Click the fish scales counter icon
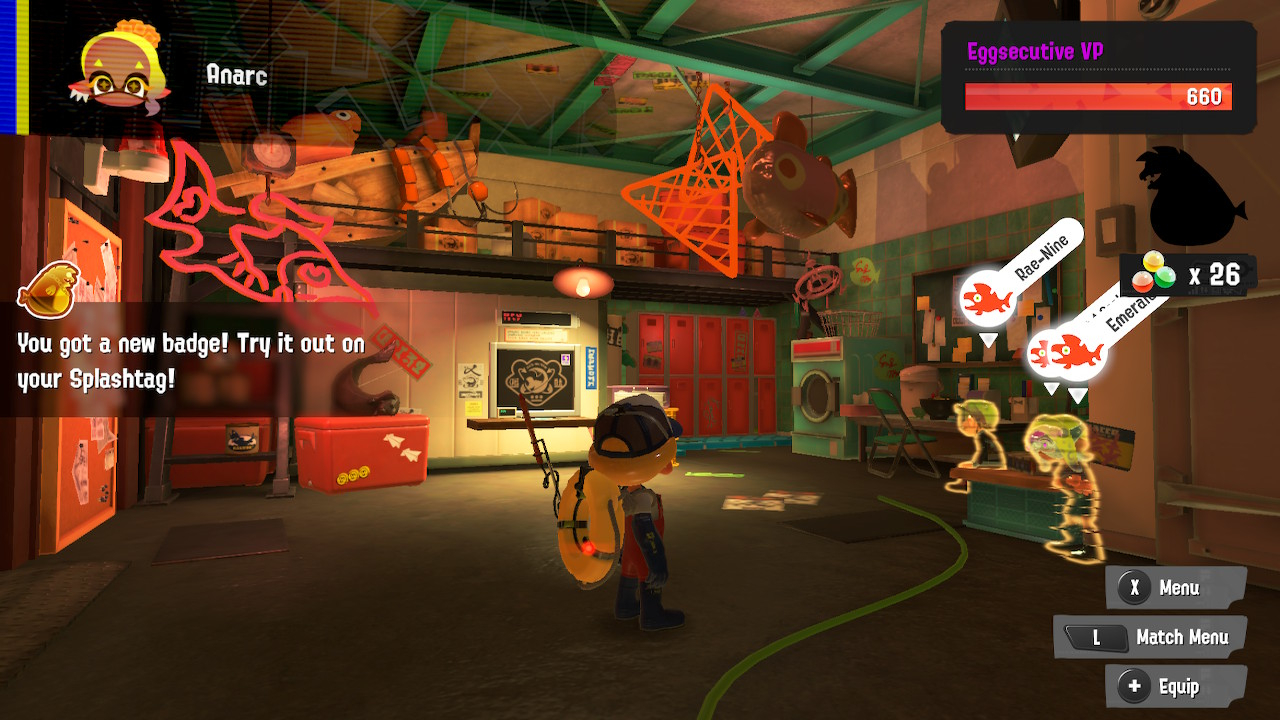Viewport: 1280px width, 720px height. [1151, 273]
